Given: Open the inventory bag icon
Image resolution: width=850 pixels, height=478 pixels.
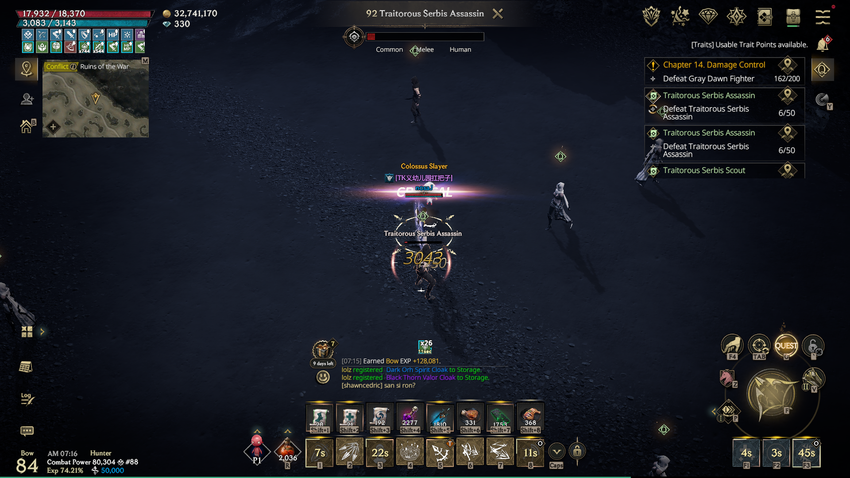Looking at the screenshot, I should click(793, 16).
